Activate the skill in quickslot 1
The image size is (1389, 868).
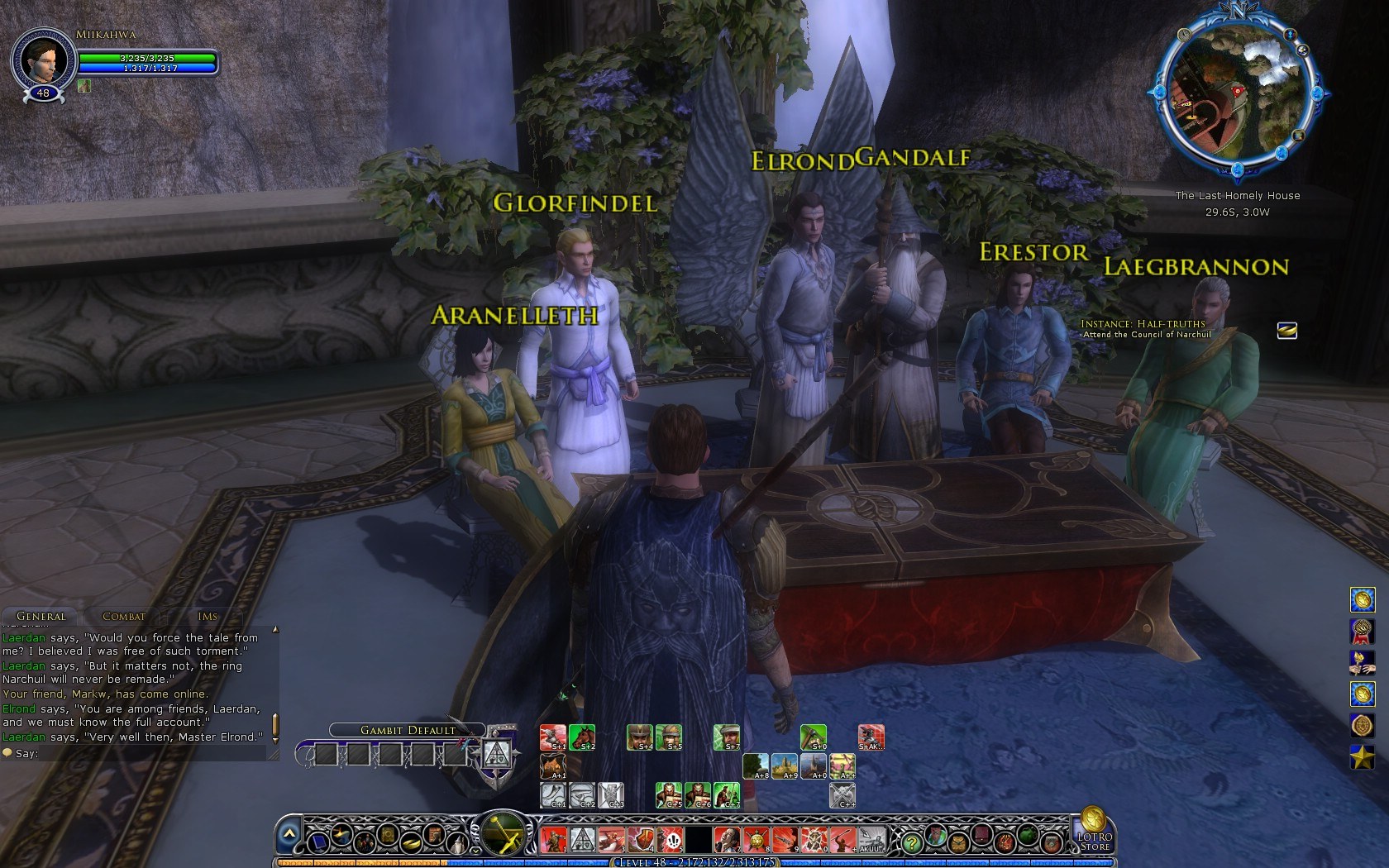click(553, 840)
